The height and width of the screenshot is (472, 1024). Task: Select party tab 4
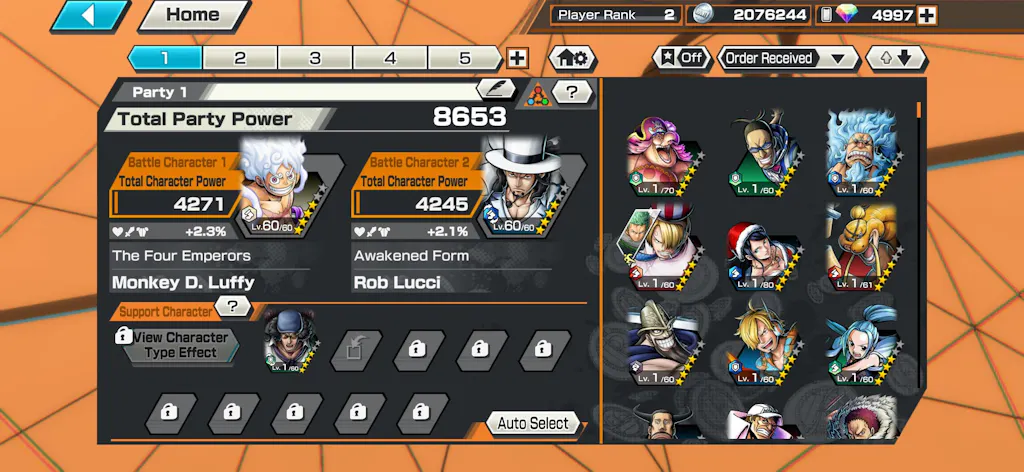coord(390,58)
